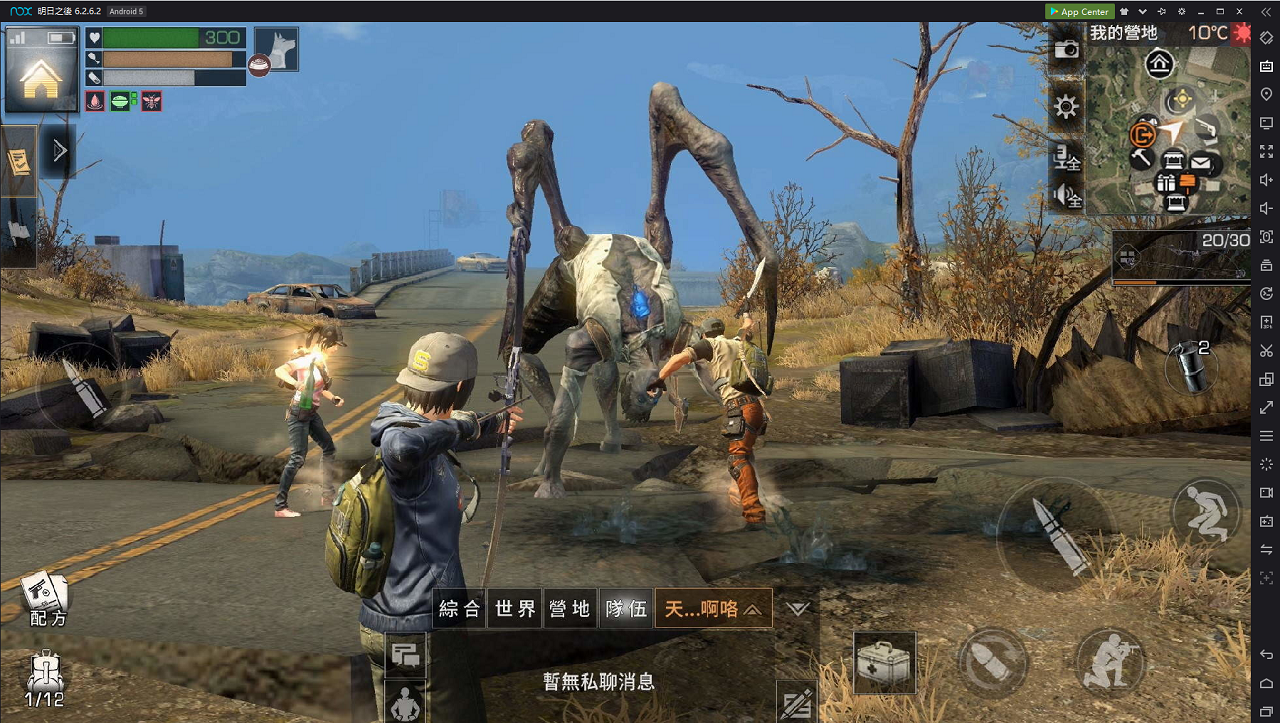Open the quest notes icon
Image resolution: width=1280 pixels, height=723 pixels.
point(19,160)
